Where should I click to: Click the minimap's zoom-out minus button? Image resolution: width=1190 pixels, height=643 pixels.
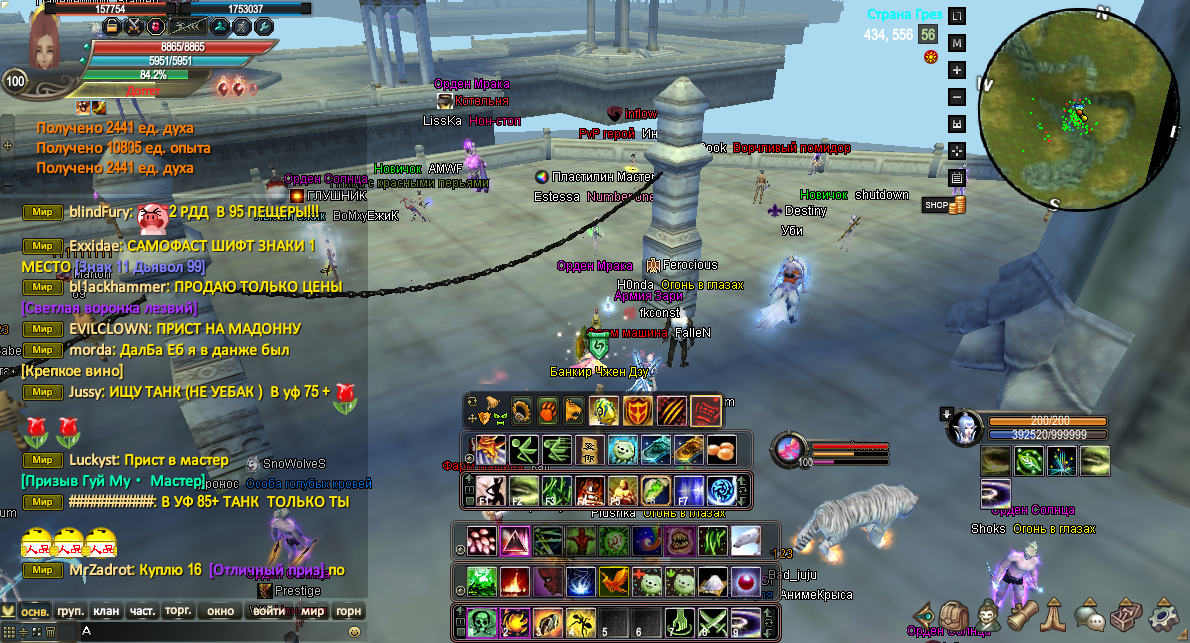click(956, 97)
